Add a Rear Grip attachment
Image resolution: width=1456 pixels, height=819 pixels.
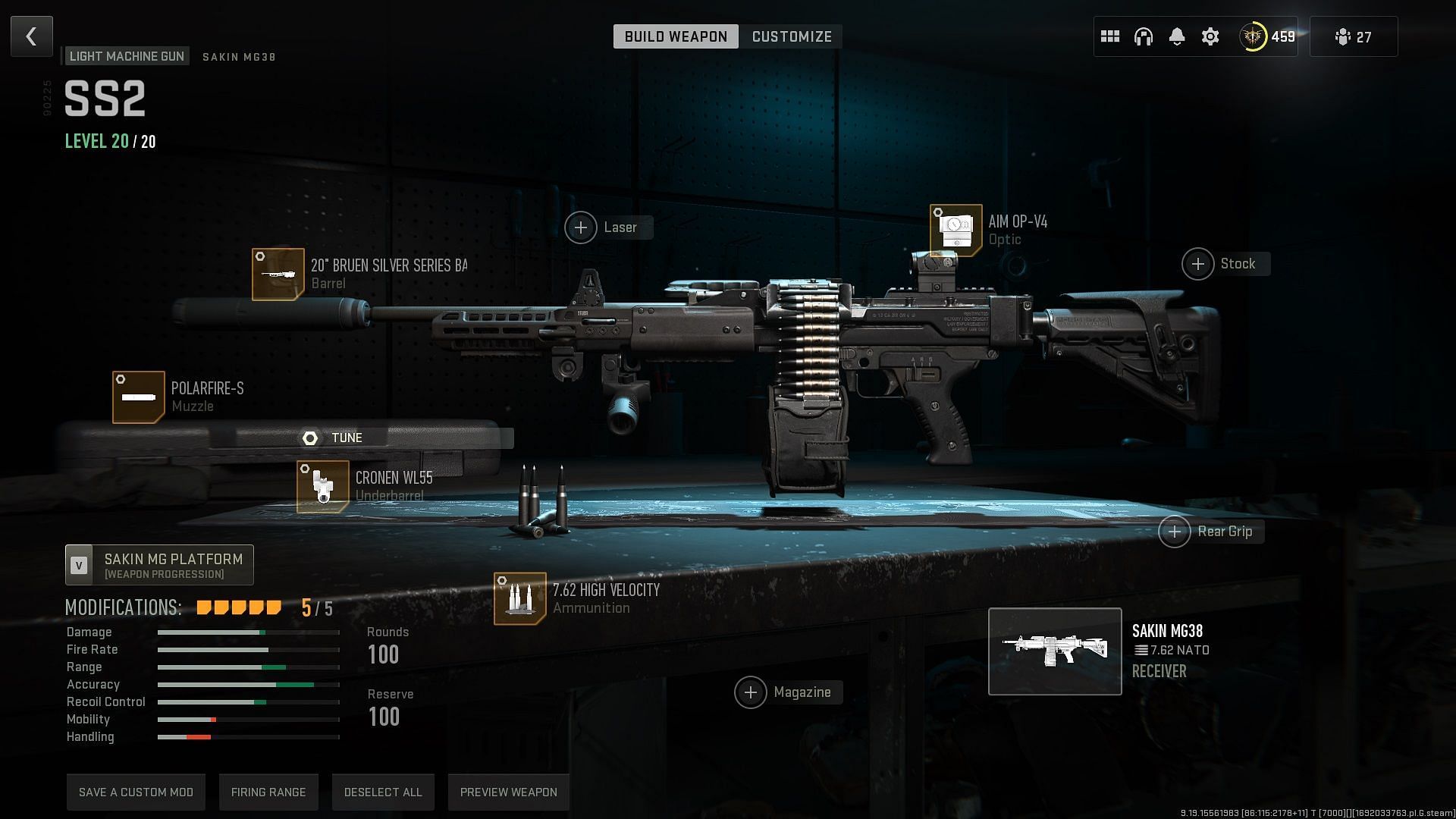click(x=1175, y=532)
